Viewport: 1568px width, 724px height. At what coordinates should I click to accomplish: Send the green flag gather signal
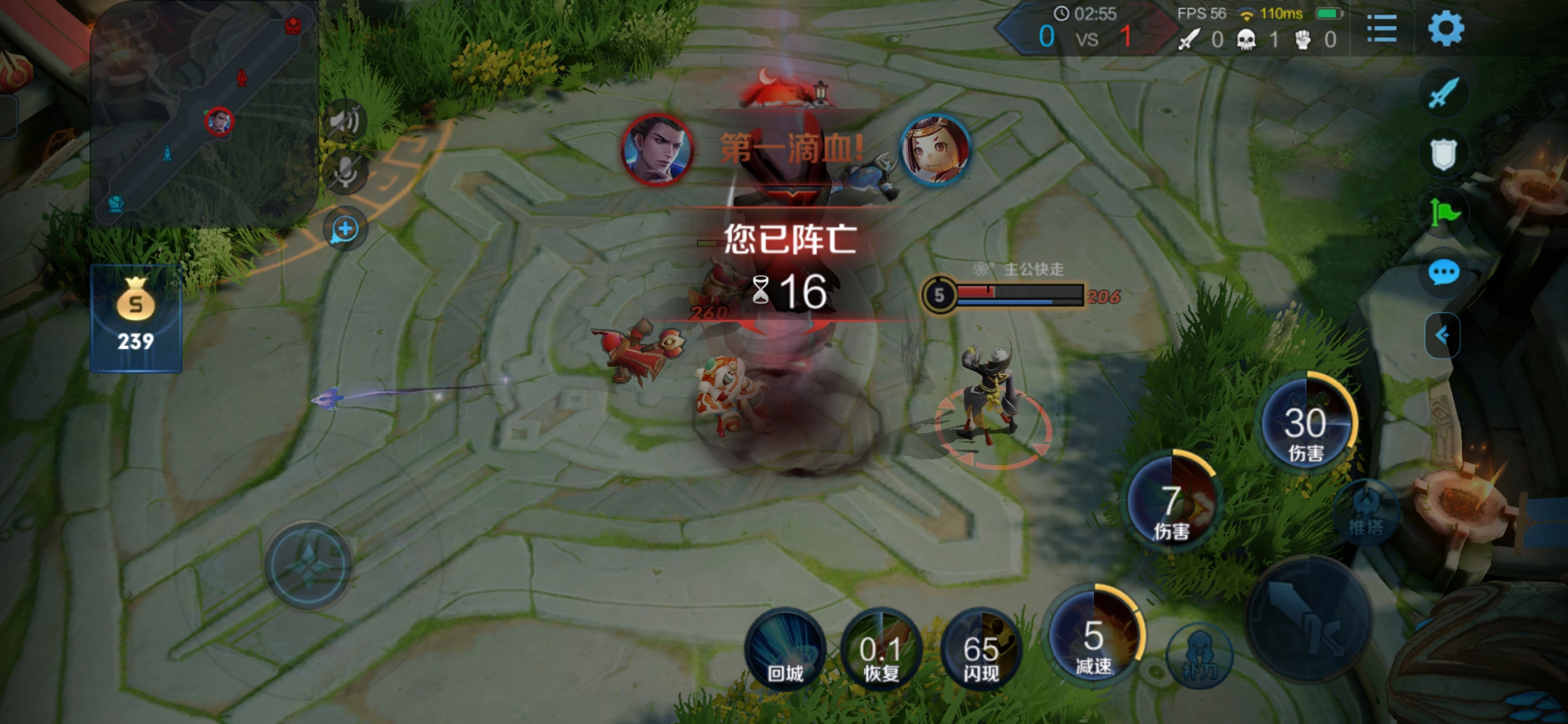1443,212
